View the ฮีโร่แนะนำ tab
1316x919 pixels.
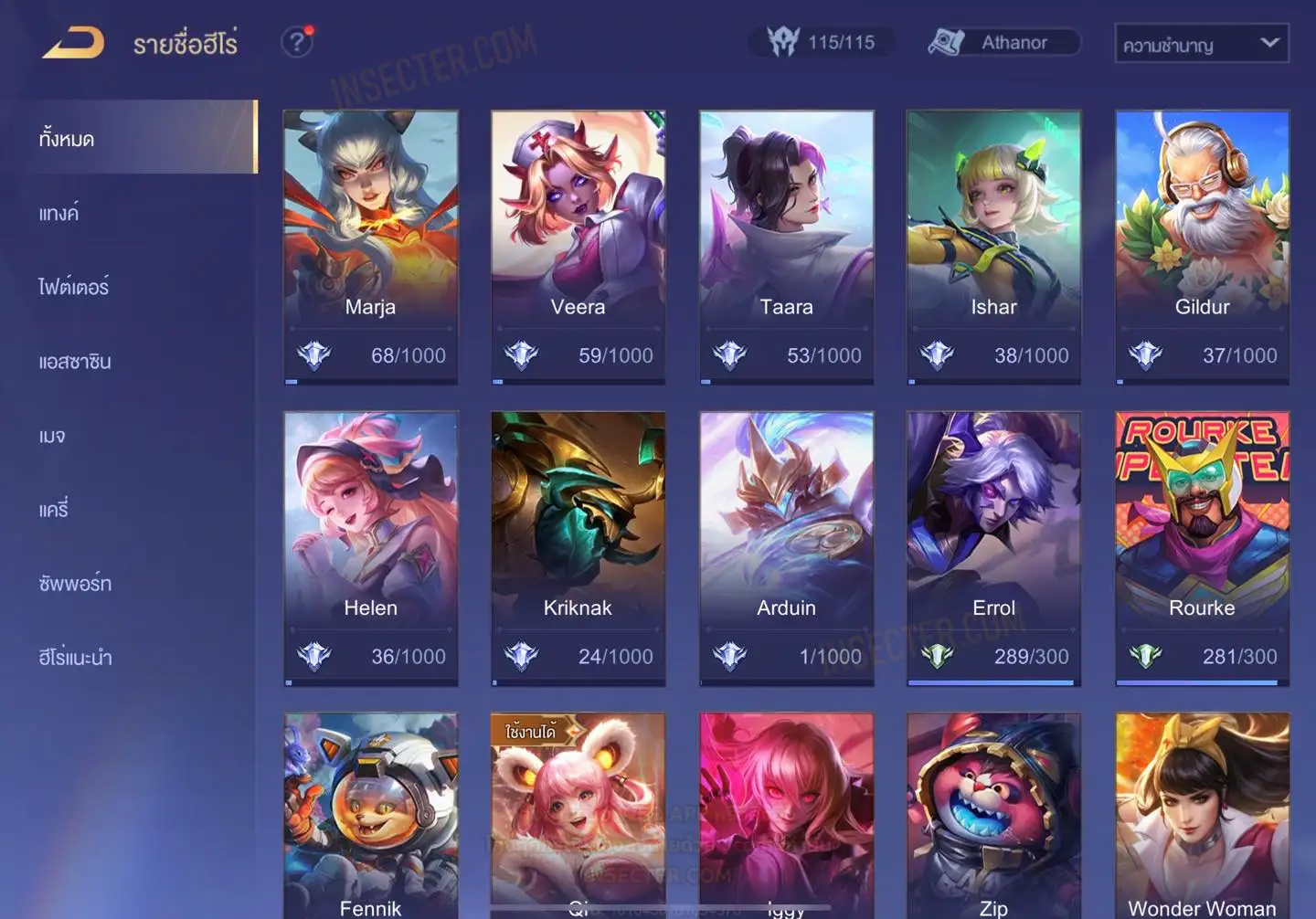coord(75,657)
